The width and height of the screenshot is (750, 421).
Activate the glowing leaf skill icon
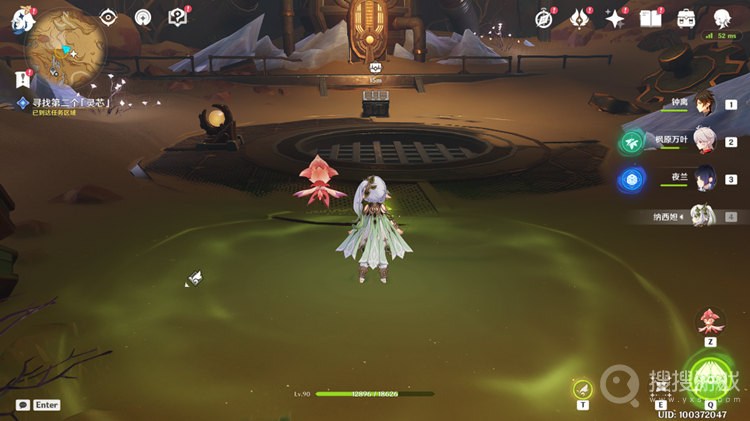click(583, 388)
